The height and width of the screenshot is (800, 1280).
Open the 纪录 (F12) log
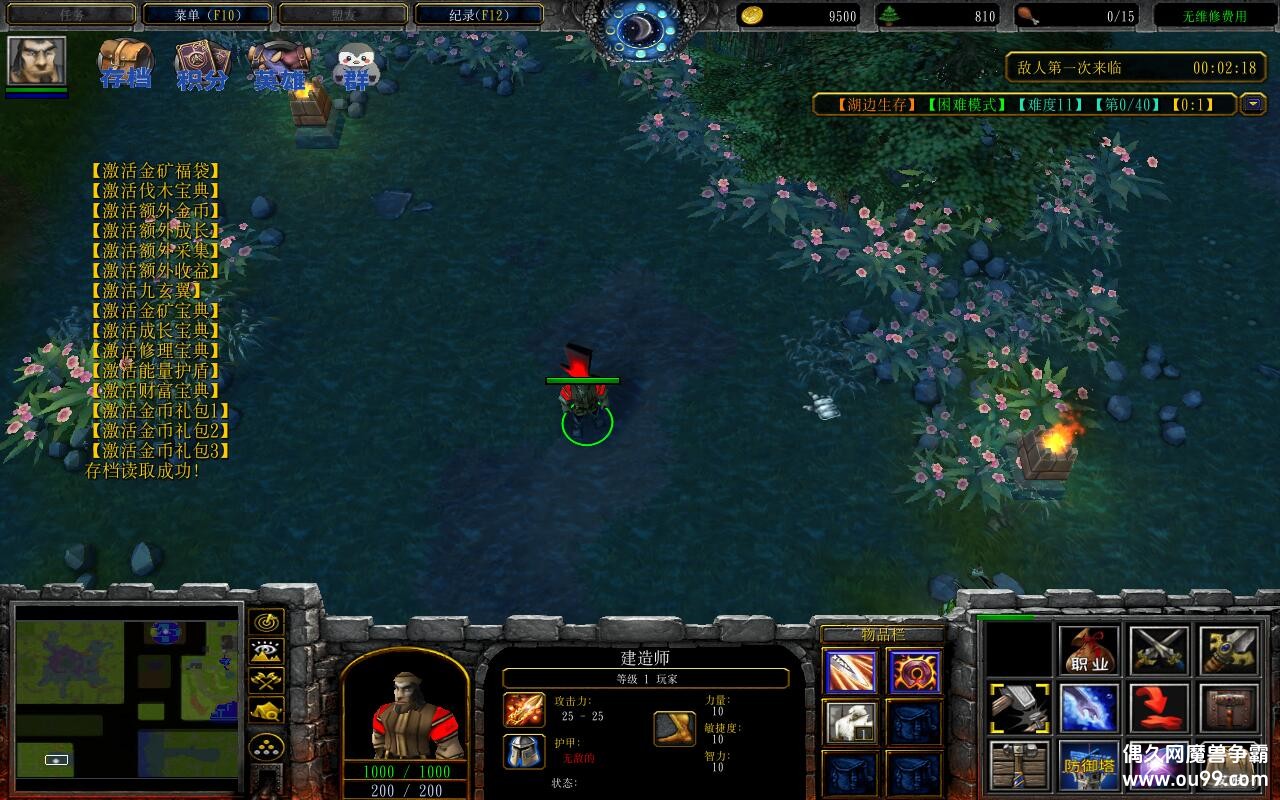(478, 15)
